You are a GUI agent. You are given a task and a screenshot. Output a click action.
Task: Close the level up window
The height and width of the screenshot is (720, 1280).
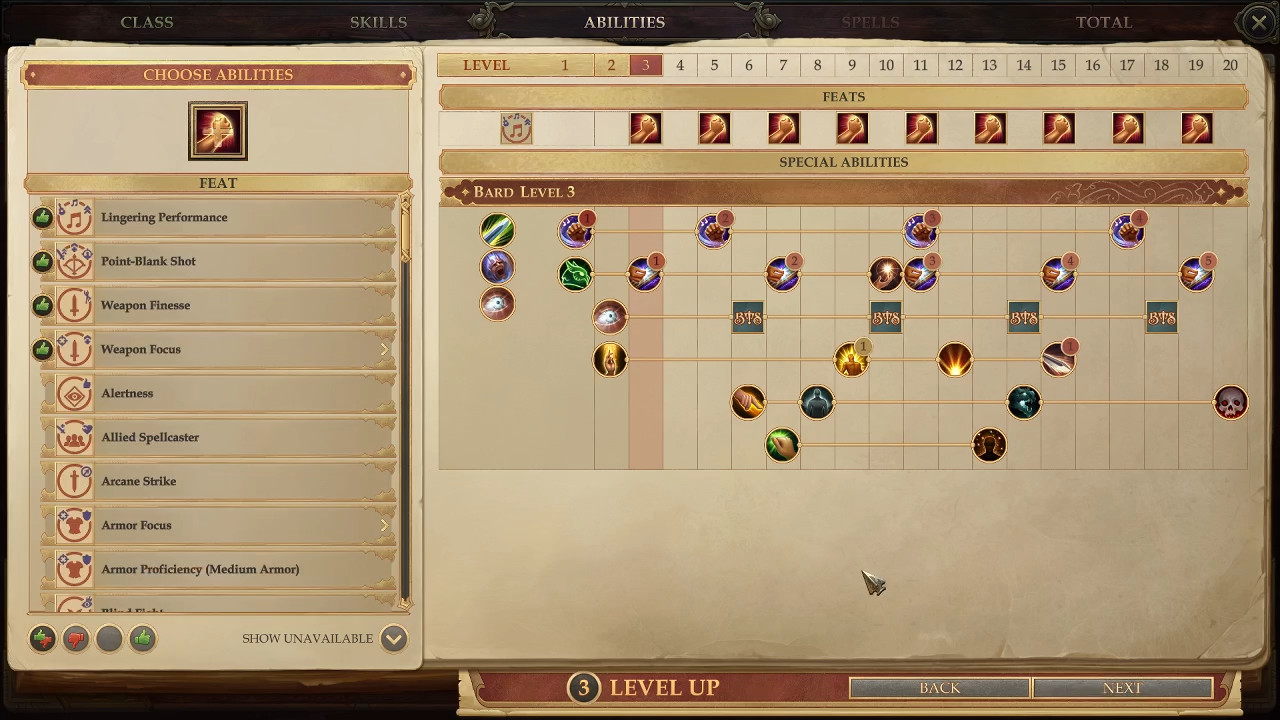[x=1258, y=22]
